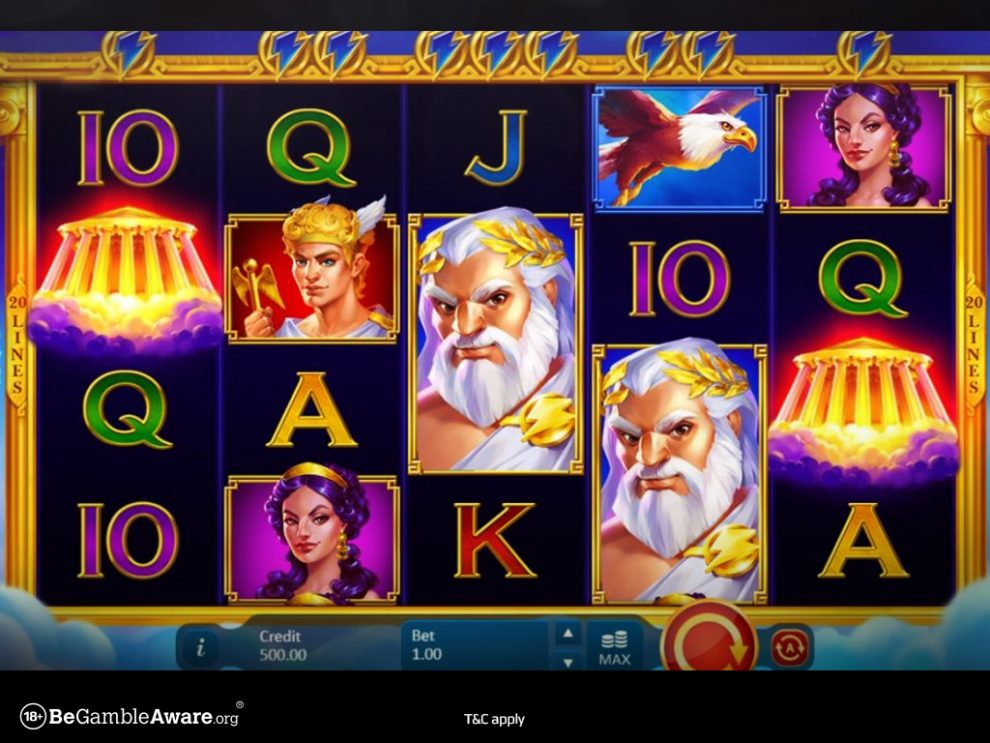
Task: Open the info paytable button
Action: coord(200,647)
